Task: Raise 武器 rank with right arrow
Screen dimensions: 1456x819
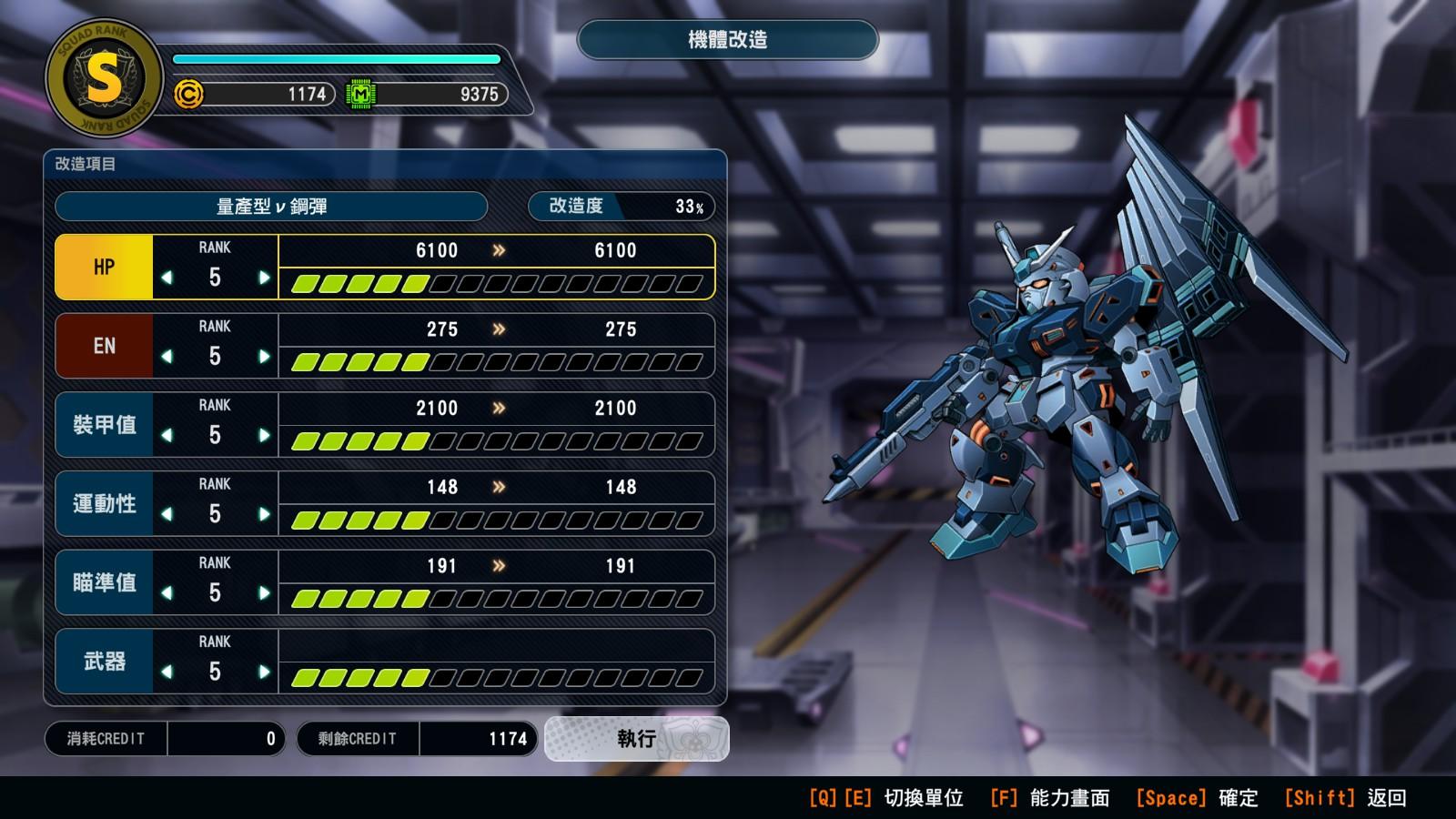Action: pyautogui.click(x=264, y=672)
